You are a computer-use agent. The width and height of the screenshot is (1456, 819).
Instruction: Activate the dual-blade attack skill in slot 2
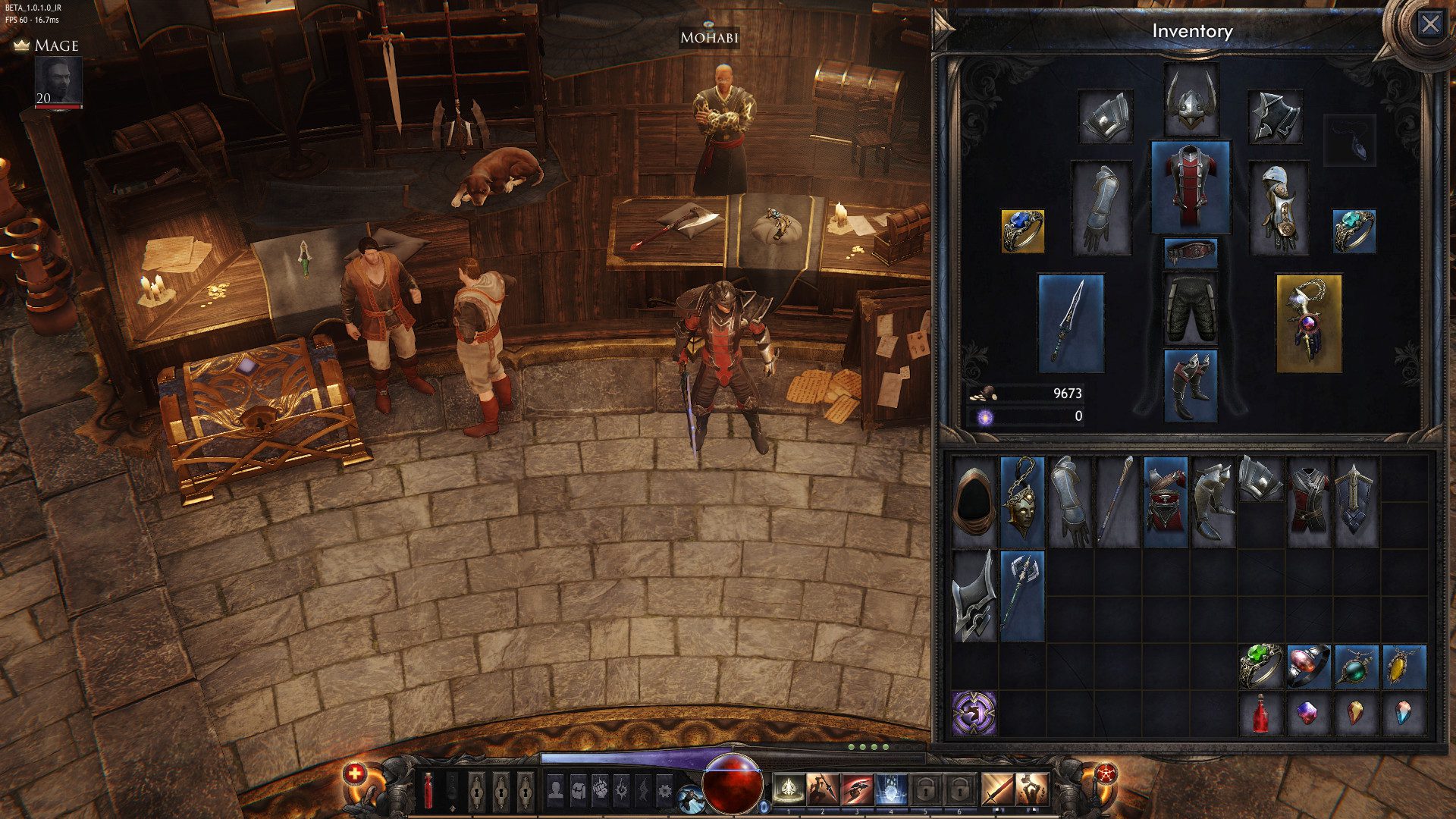tap(821, 789)
